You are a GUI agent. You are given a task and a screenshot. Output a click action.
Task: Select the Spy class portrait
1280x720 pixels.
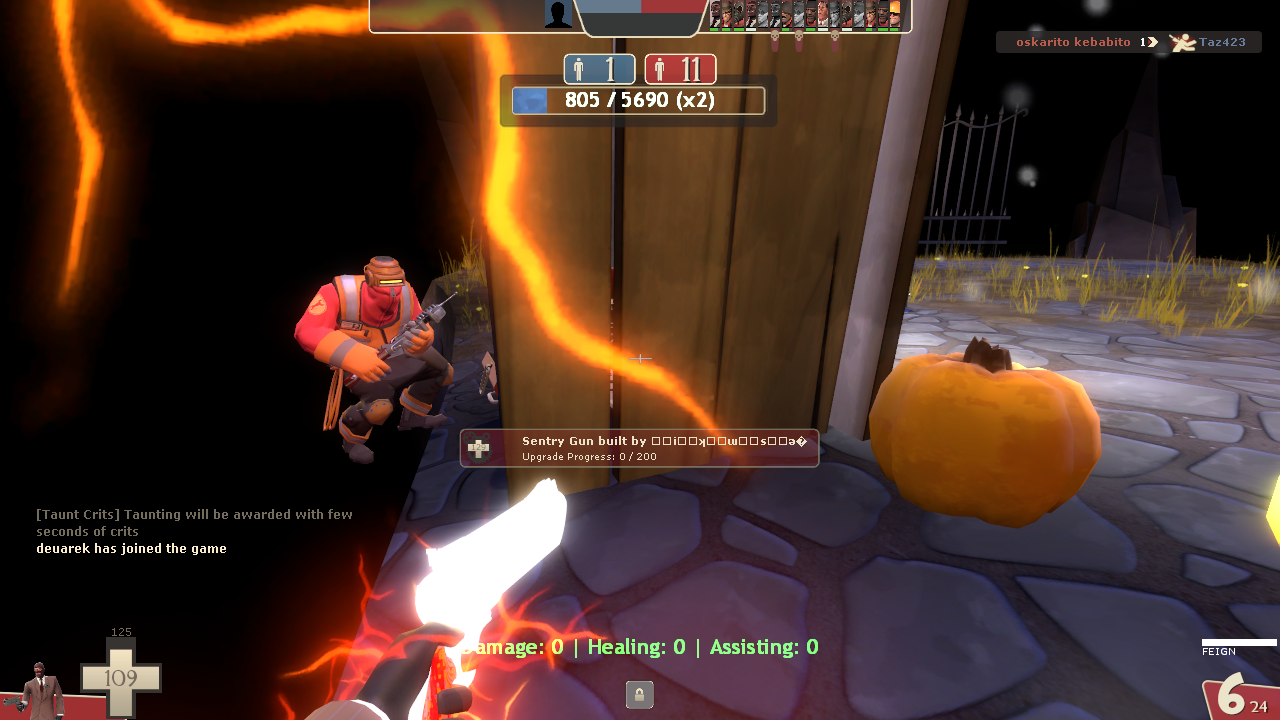point(41,689)
